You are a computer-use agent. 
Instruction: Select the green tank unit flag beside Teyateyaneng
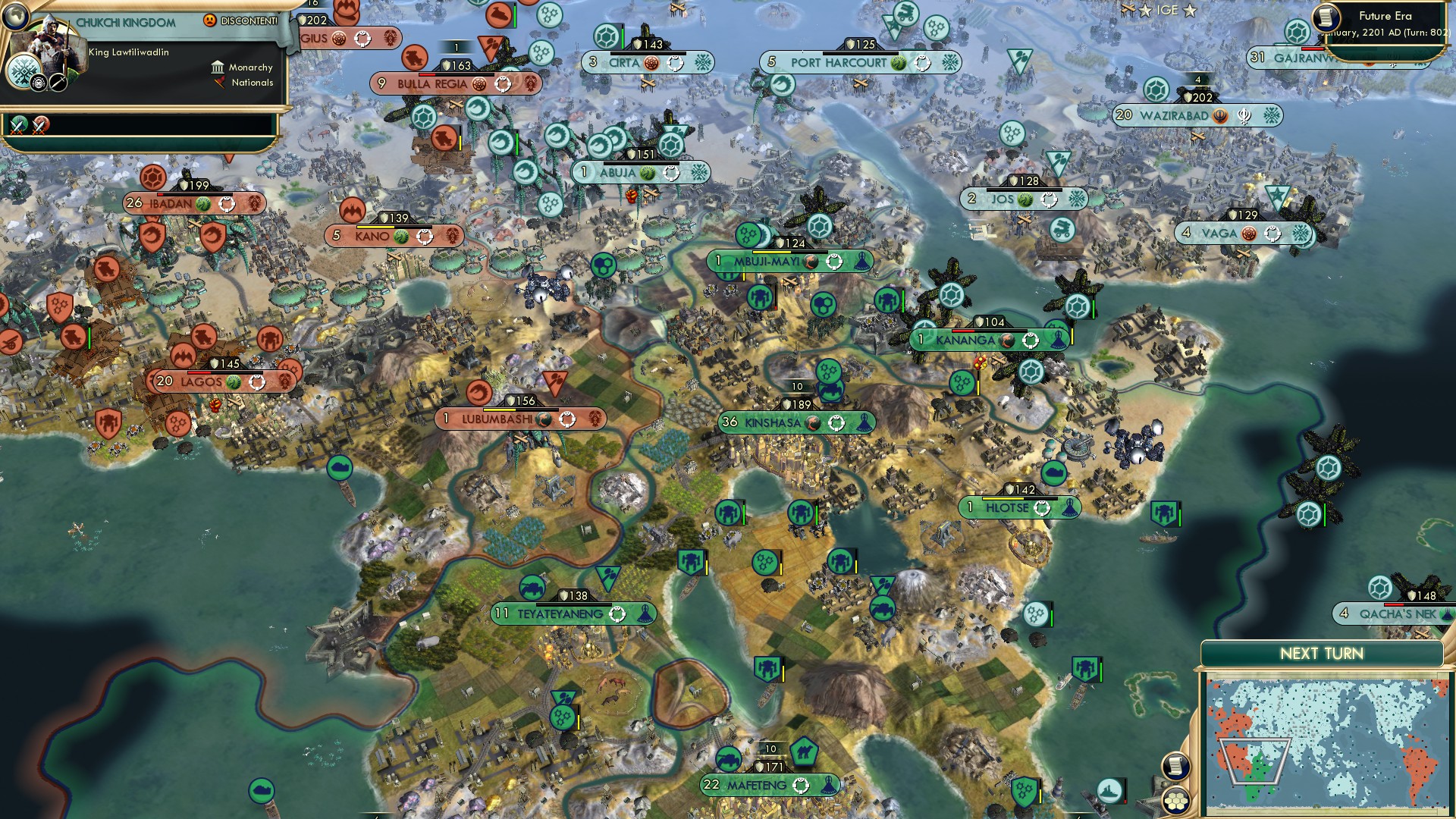[x=531, y=588]
